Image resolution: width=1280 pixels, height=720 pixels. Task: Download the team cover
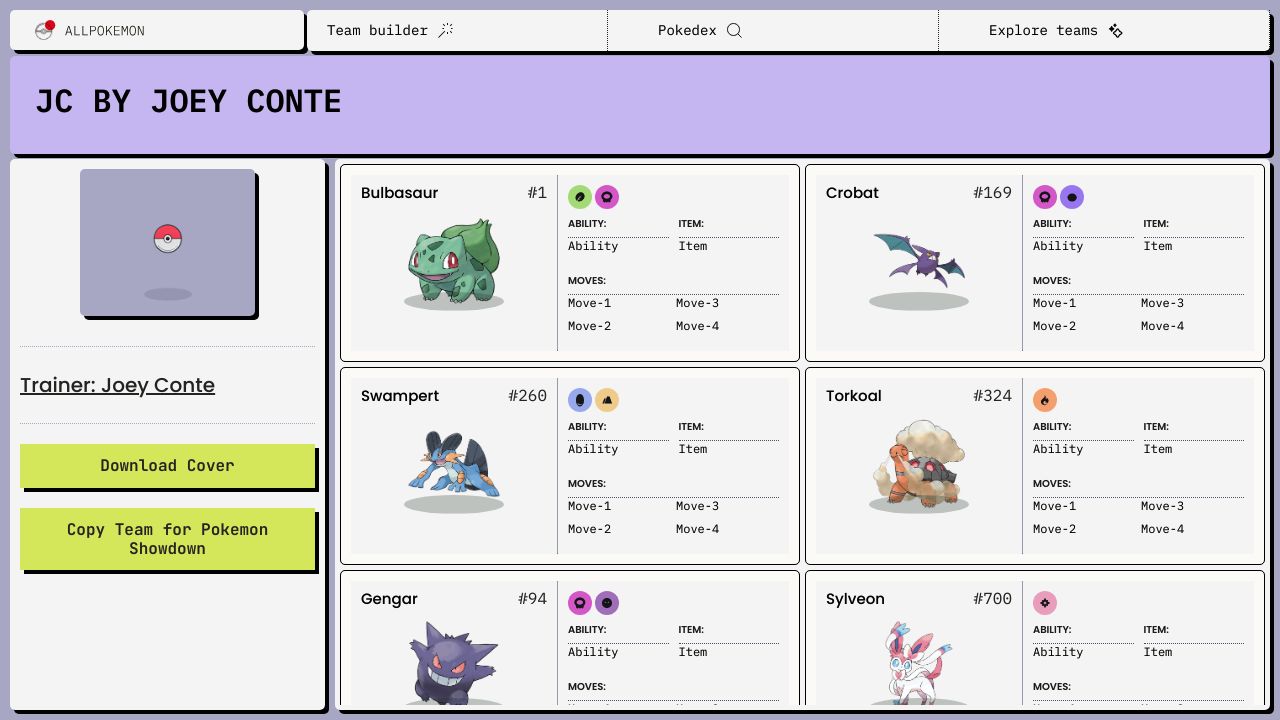click(x=167, y=466)
